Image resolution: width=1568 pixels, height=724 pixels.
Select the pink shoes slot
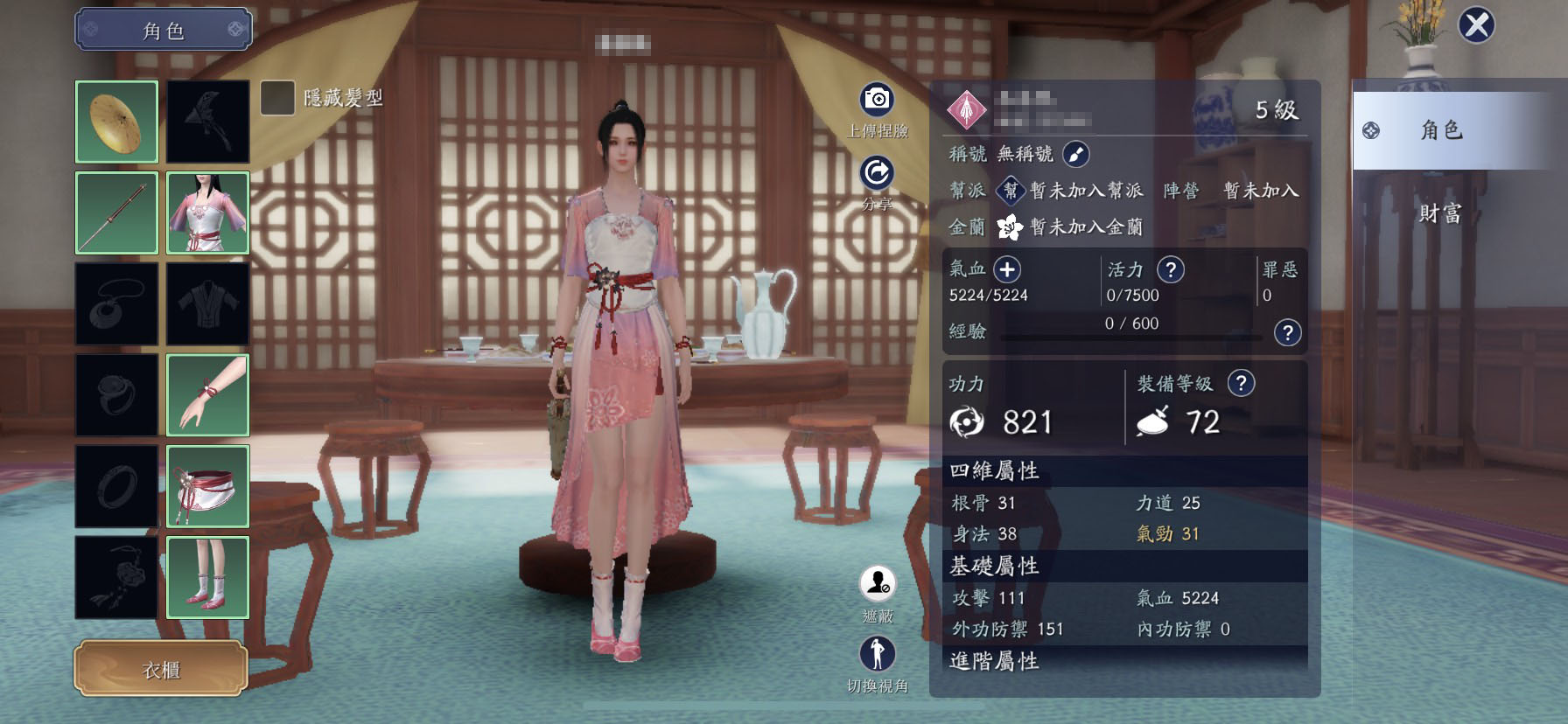point(208,577)
